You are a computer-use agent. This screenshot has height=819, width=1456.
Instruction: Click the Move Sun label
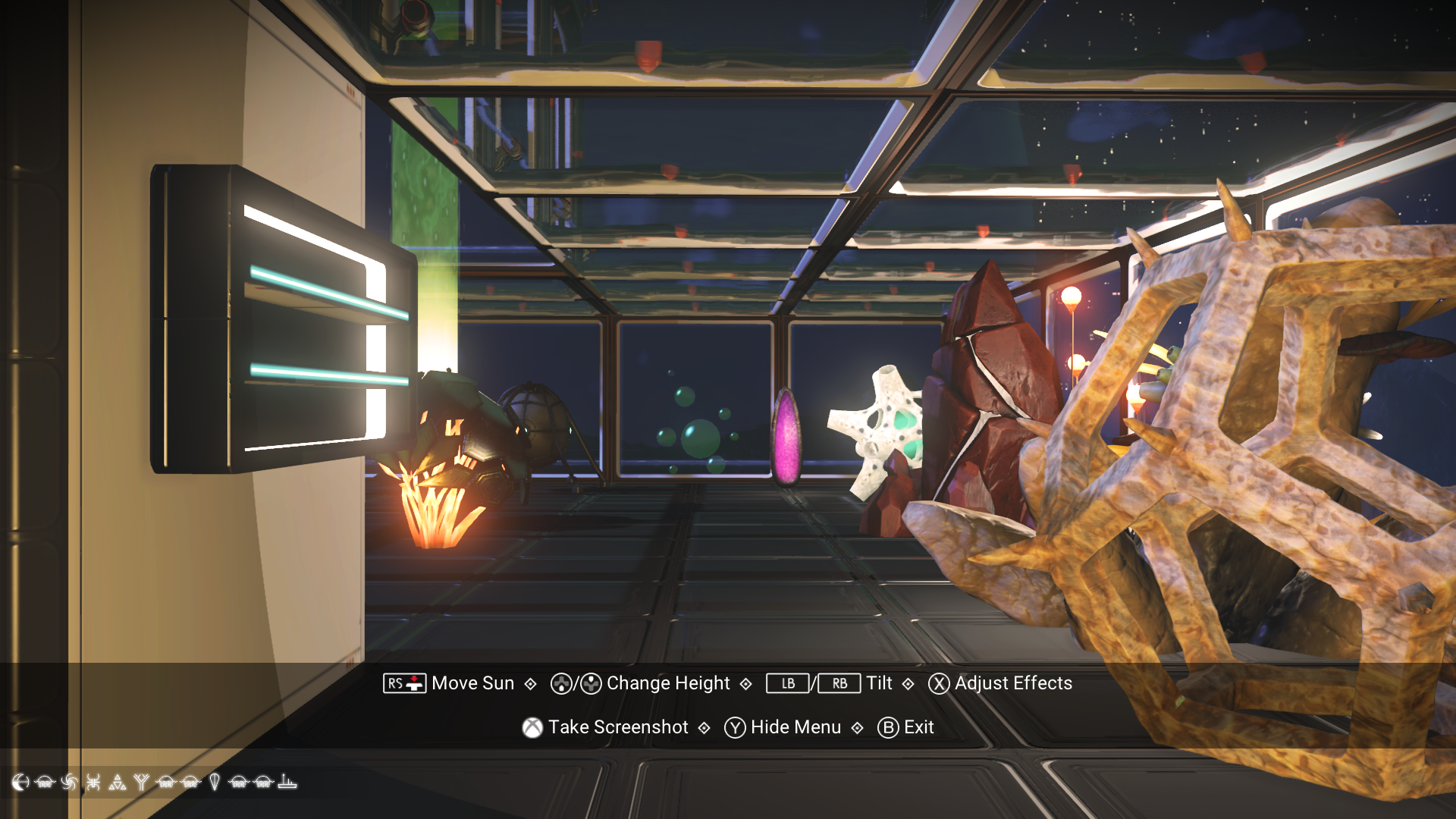point(472,683)
